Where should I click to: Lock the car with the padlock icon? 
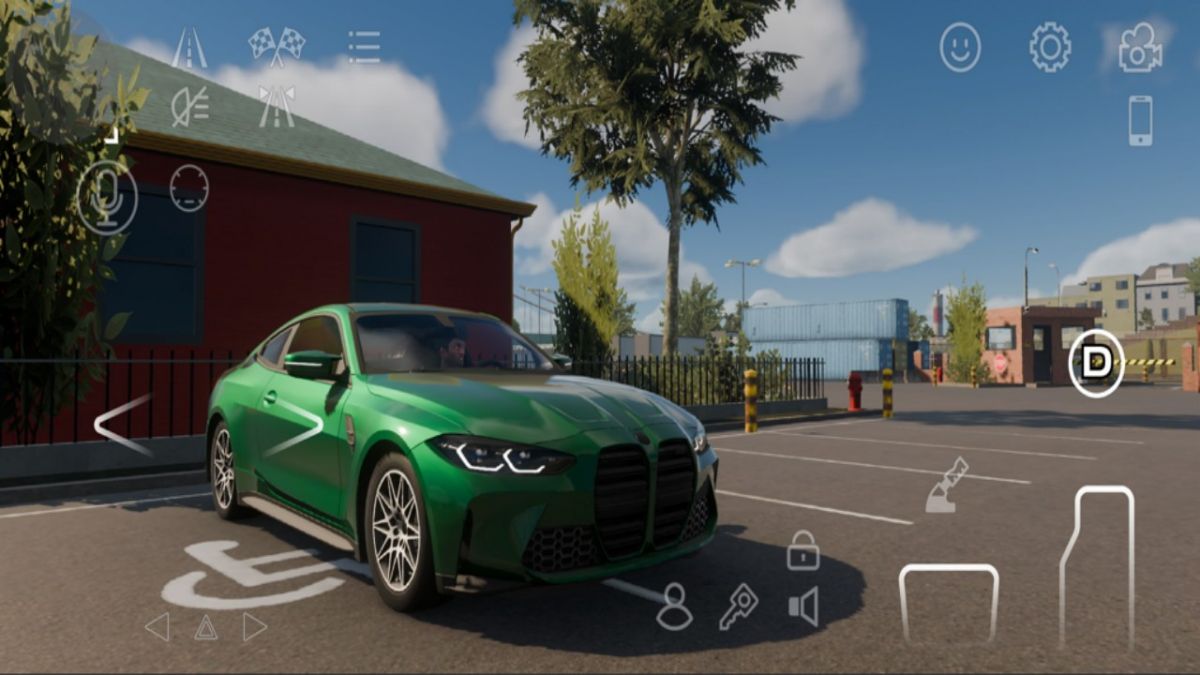click(802, 551)
